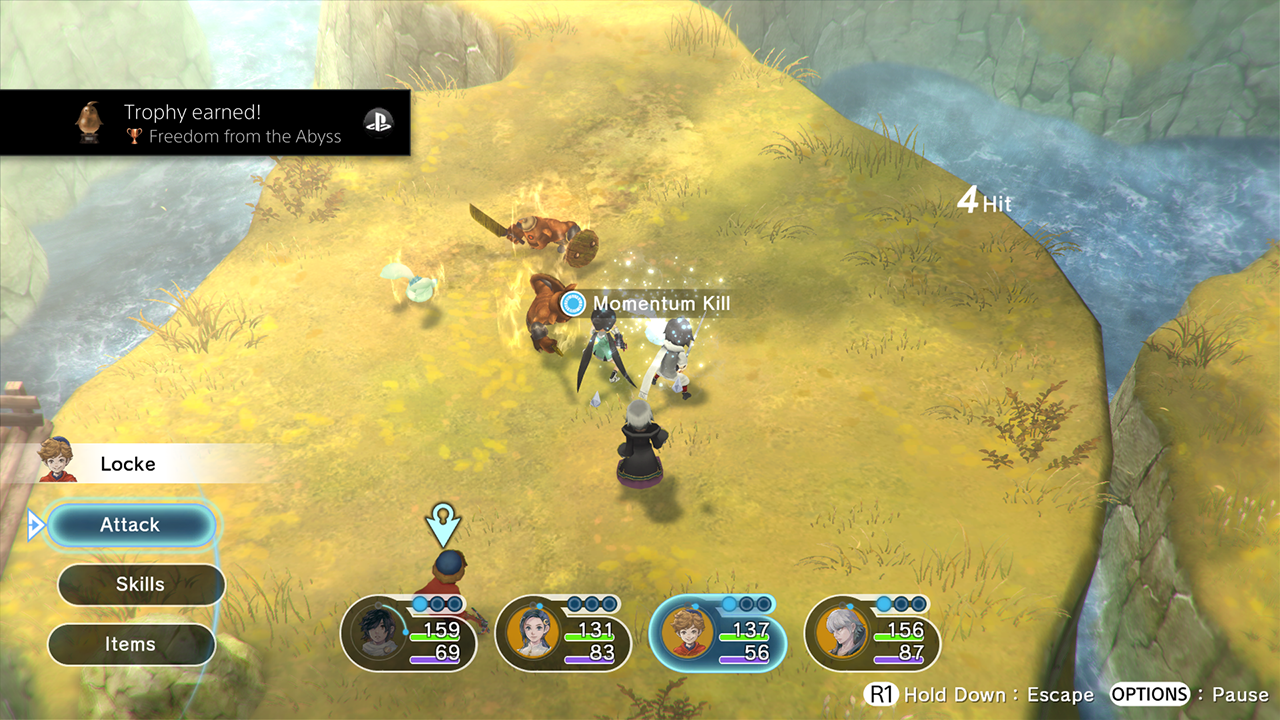Open the Items menu

coord(131,645)
